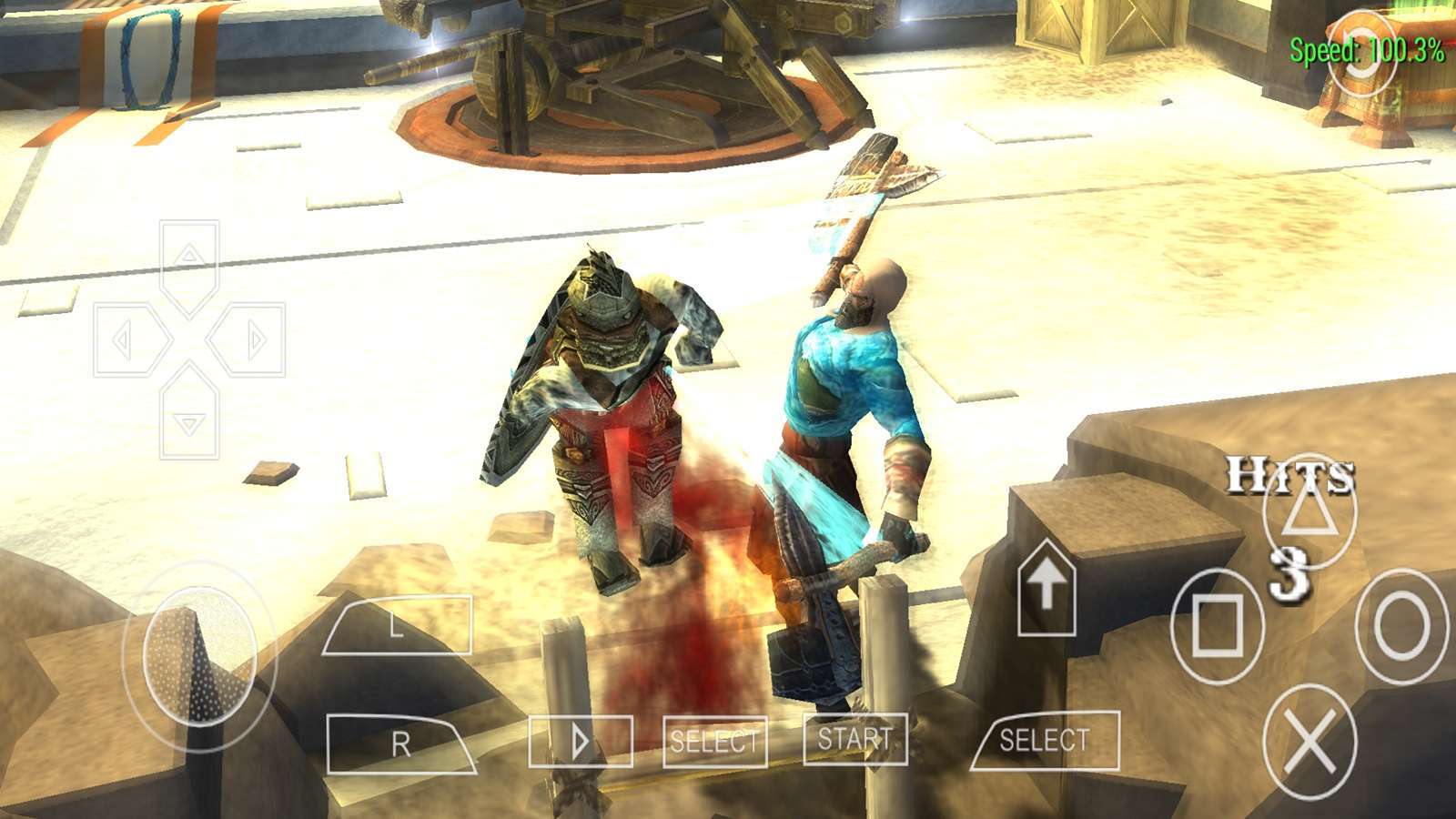The width and height of the screenshot is (1456, 819).
Task: Tap the D-pad right arrow
Action: (249, 340)
